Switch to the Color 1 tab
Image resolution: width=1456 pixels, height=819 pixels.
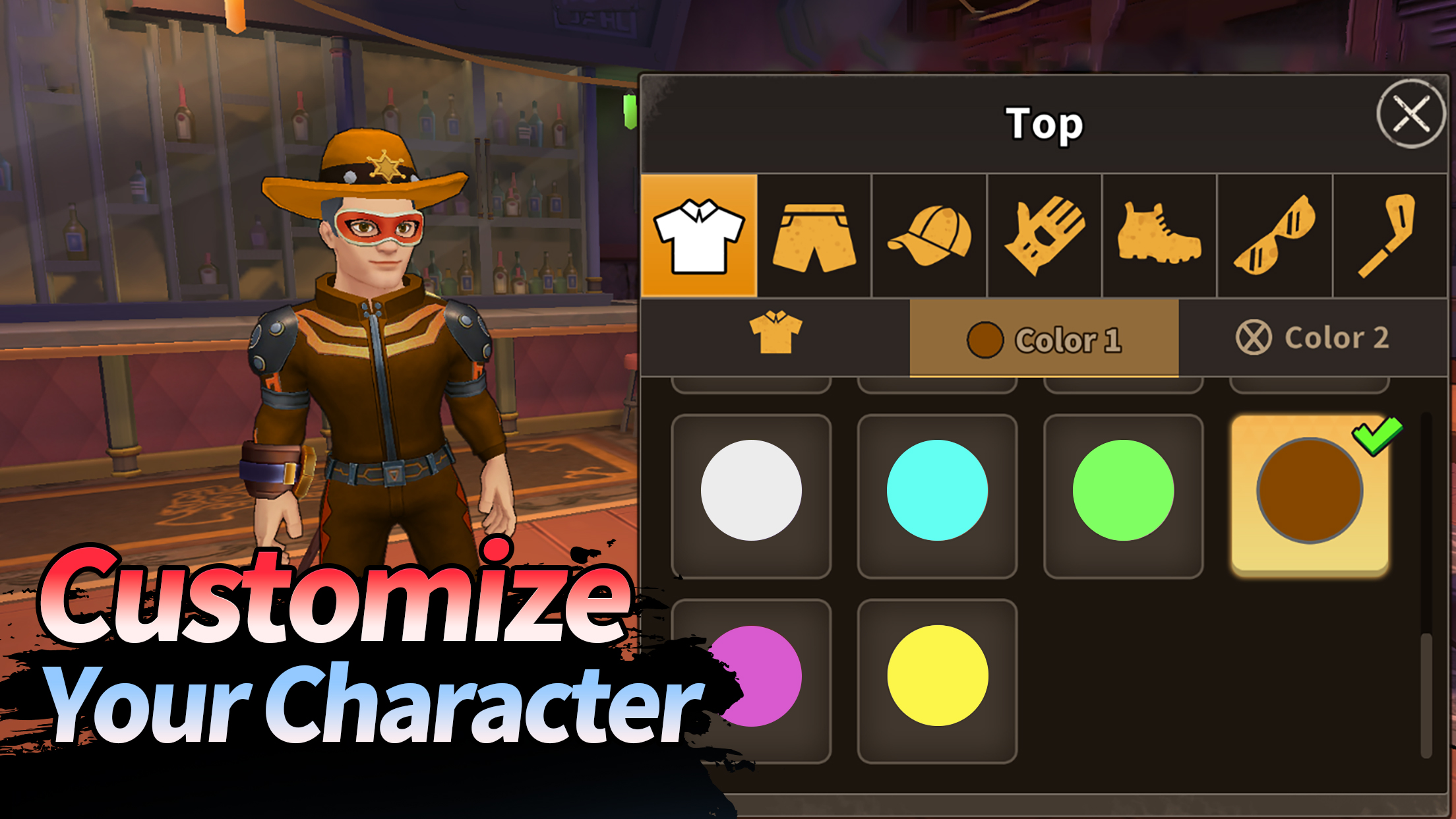pyautogui.click(x=1044, y=339)
